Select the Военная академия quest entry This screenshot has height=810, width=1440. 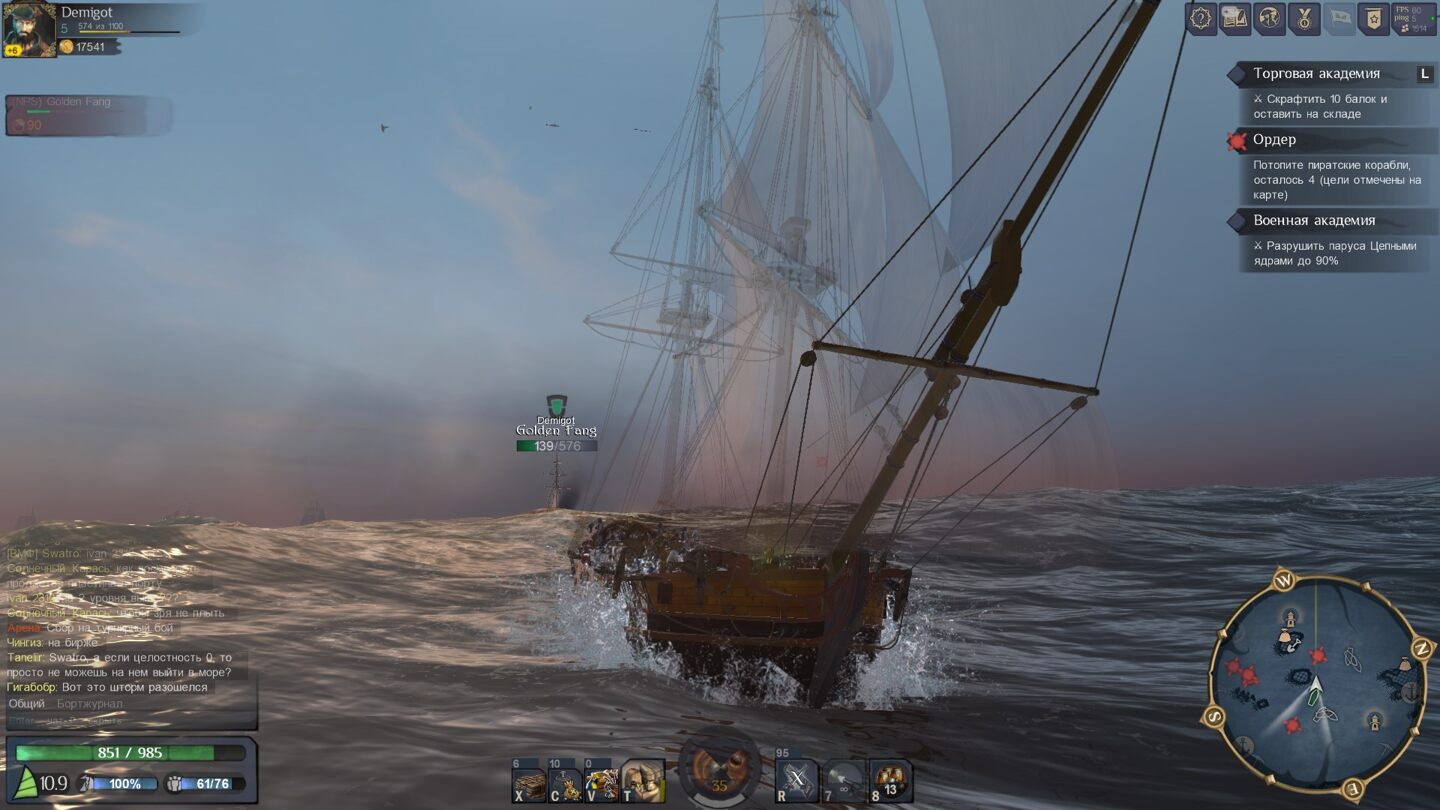[x=1314, y=221]
